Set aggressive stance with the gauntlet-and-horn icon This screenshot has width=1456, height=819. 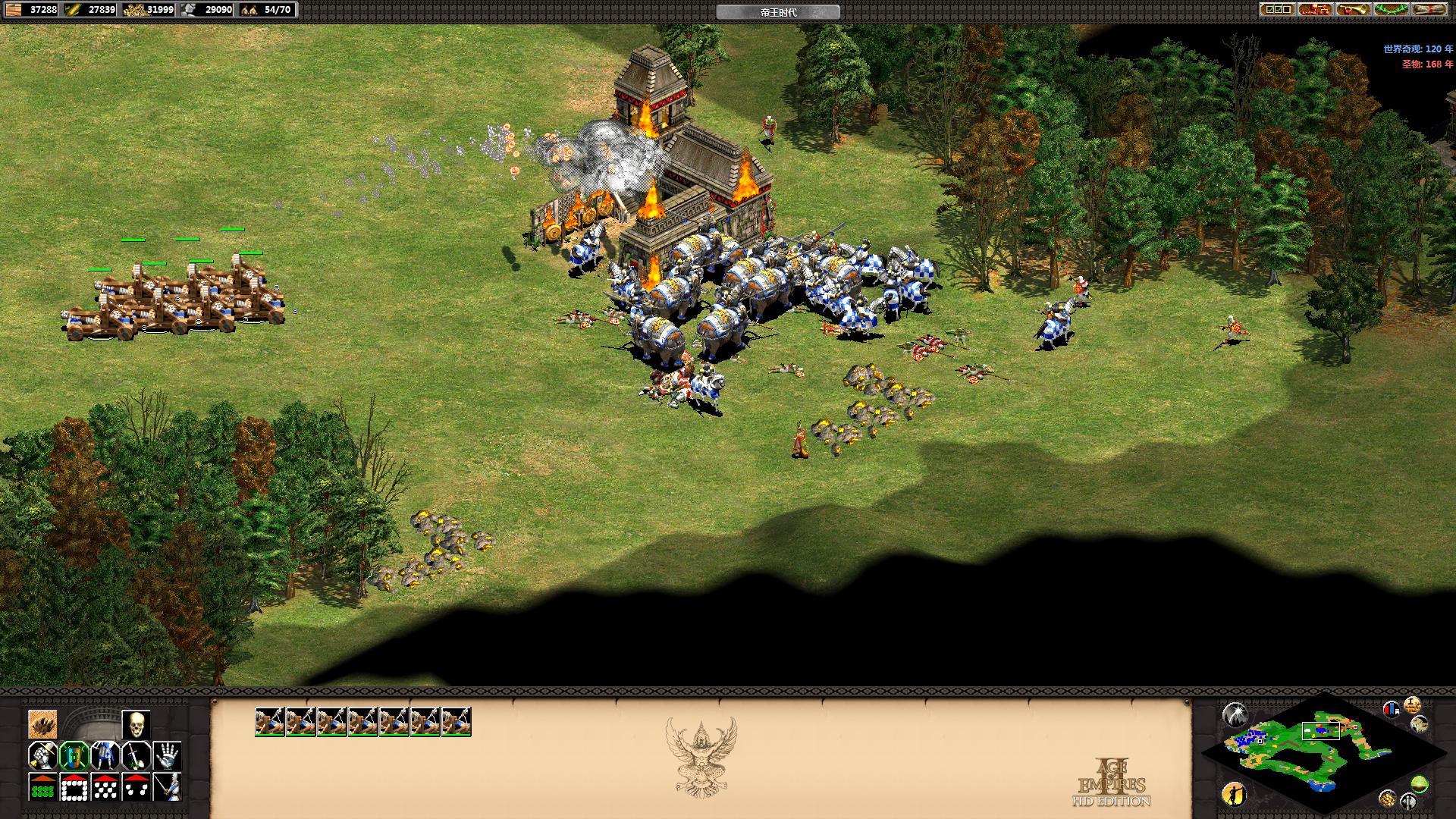coord(42,756)
